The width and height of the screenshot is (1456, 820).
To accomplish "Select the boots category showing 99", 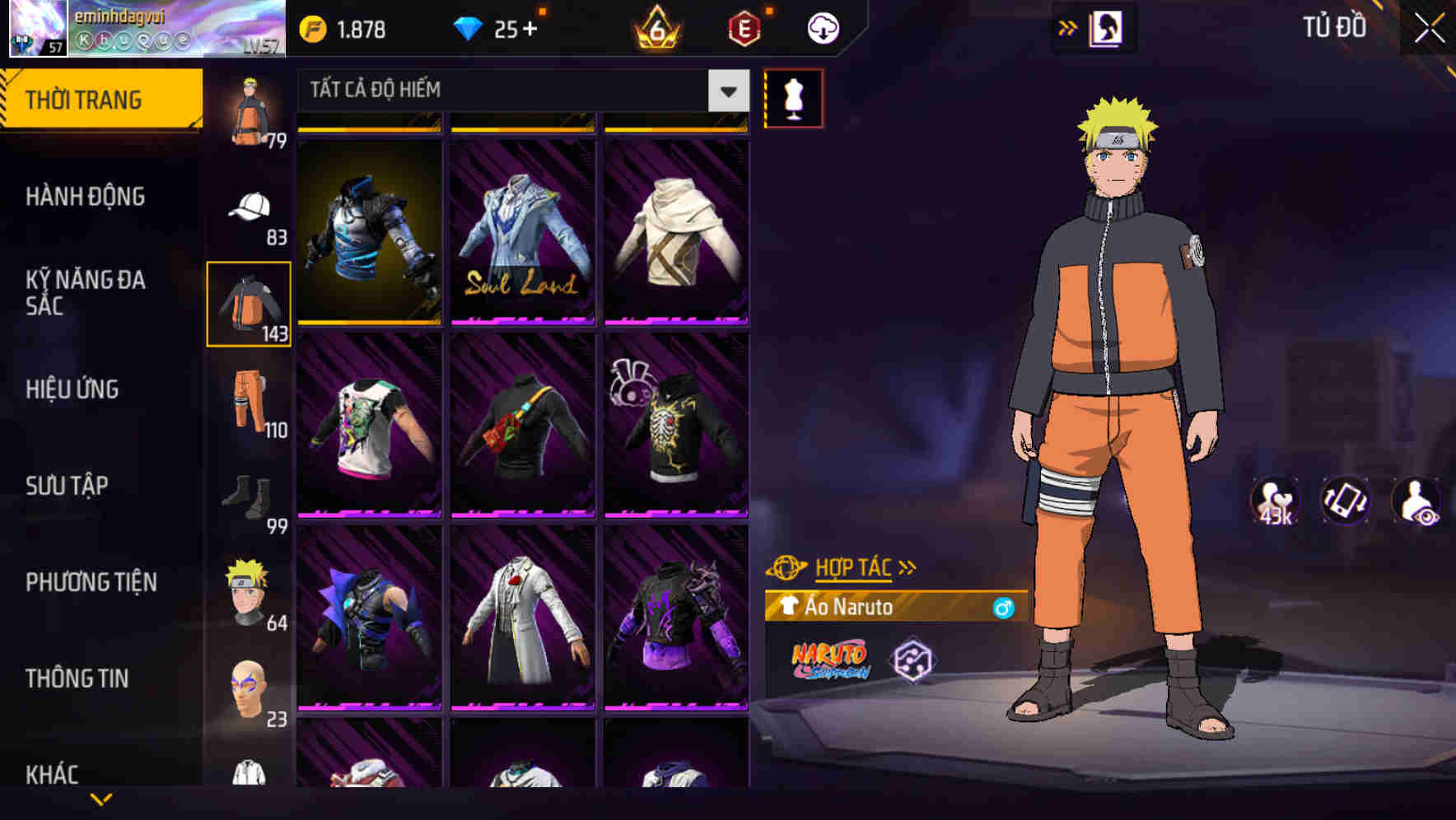I will pos(247,494).
